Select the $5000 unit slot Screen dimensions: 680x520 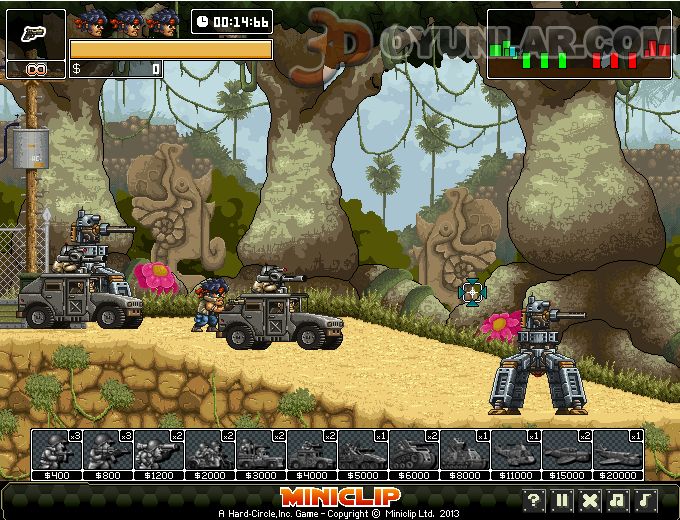362,450
